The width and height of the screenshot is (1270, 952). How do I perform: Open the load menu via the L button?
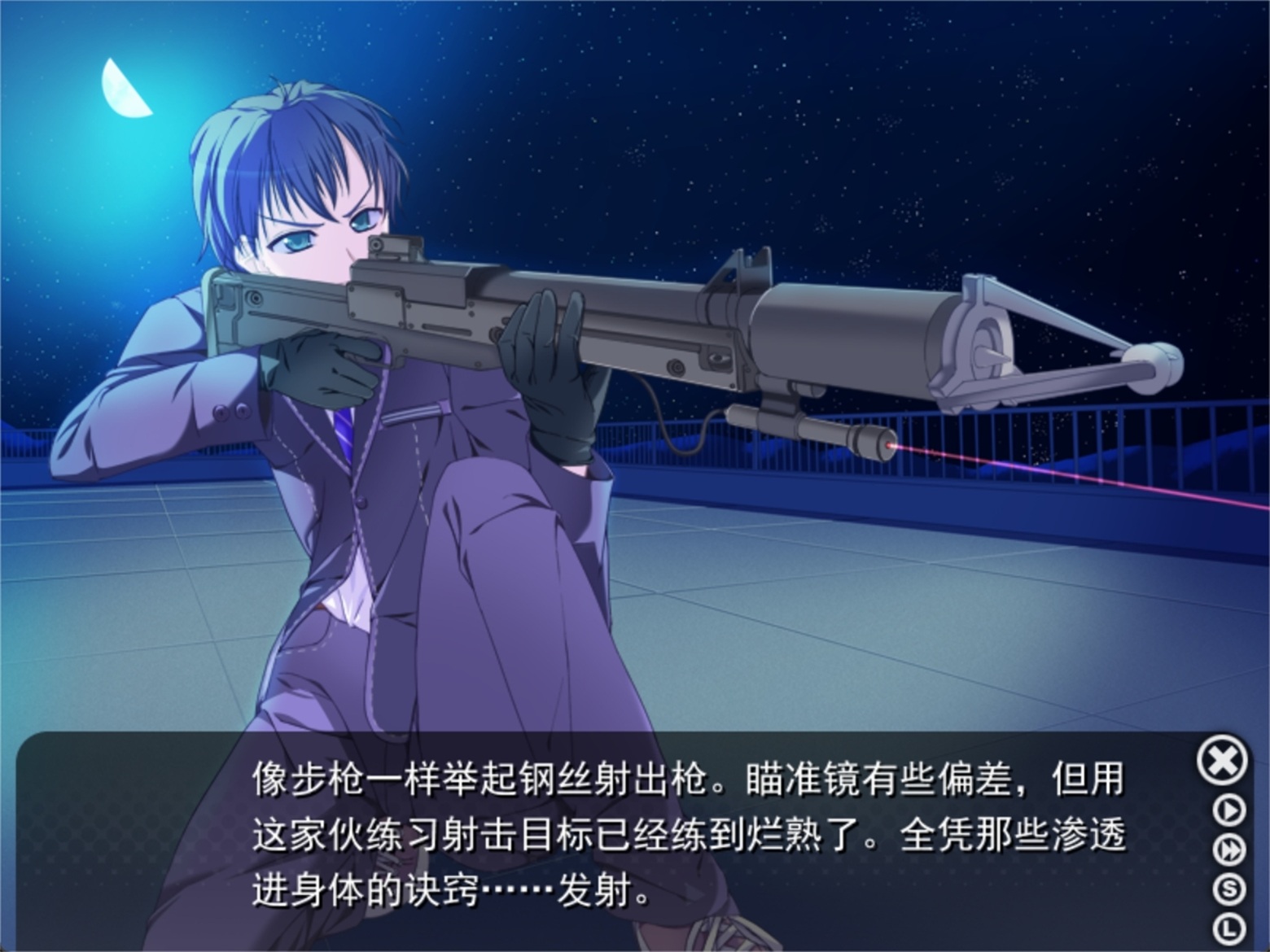(x=1229, y=927)
